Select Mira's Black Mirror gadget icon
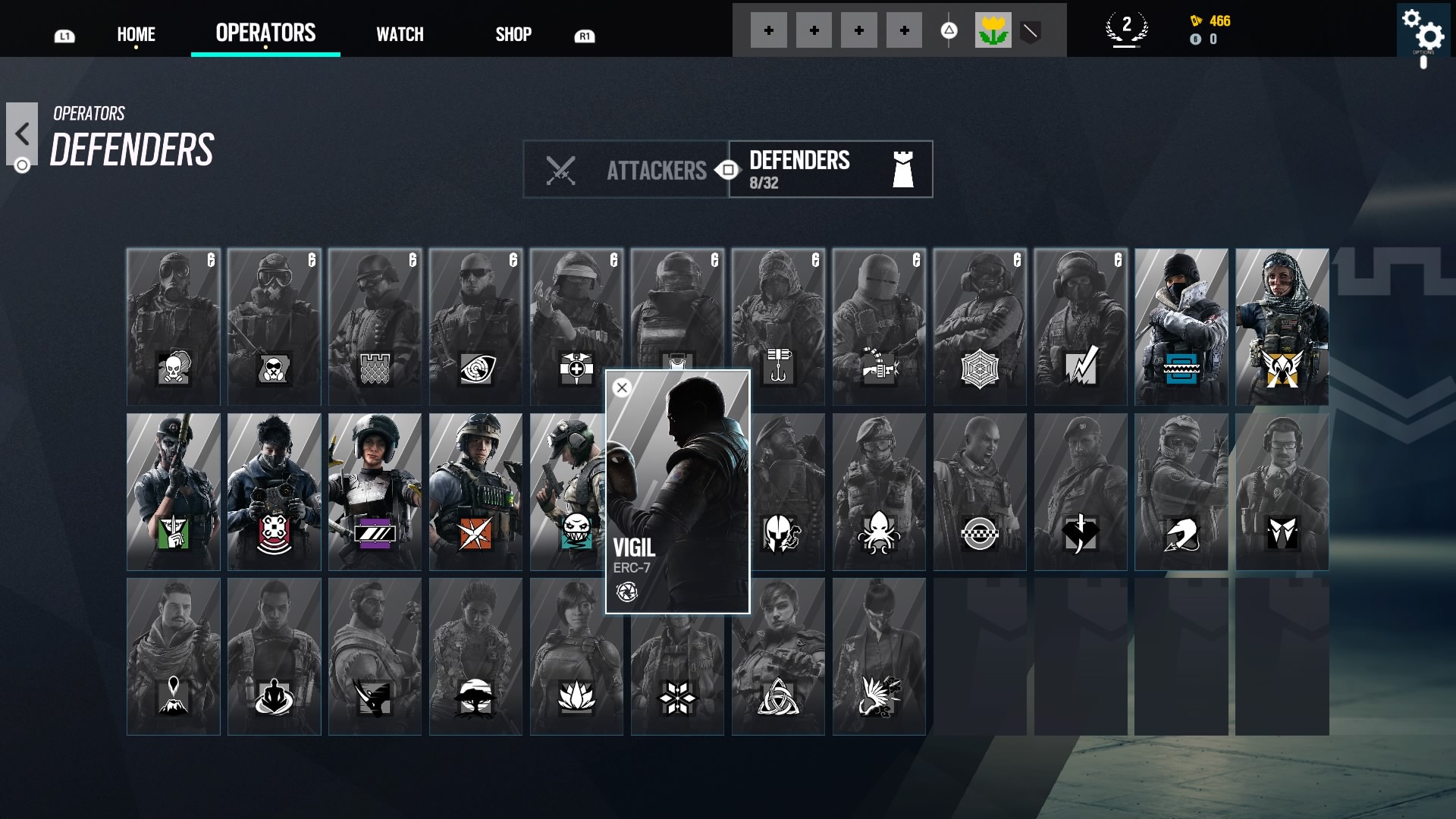 tap(375, 533)
